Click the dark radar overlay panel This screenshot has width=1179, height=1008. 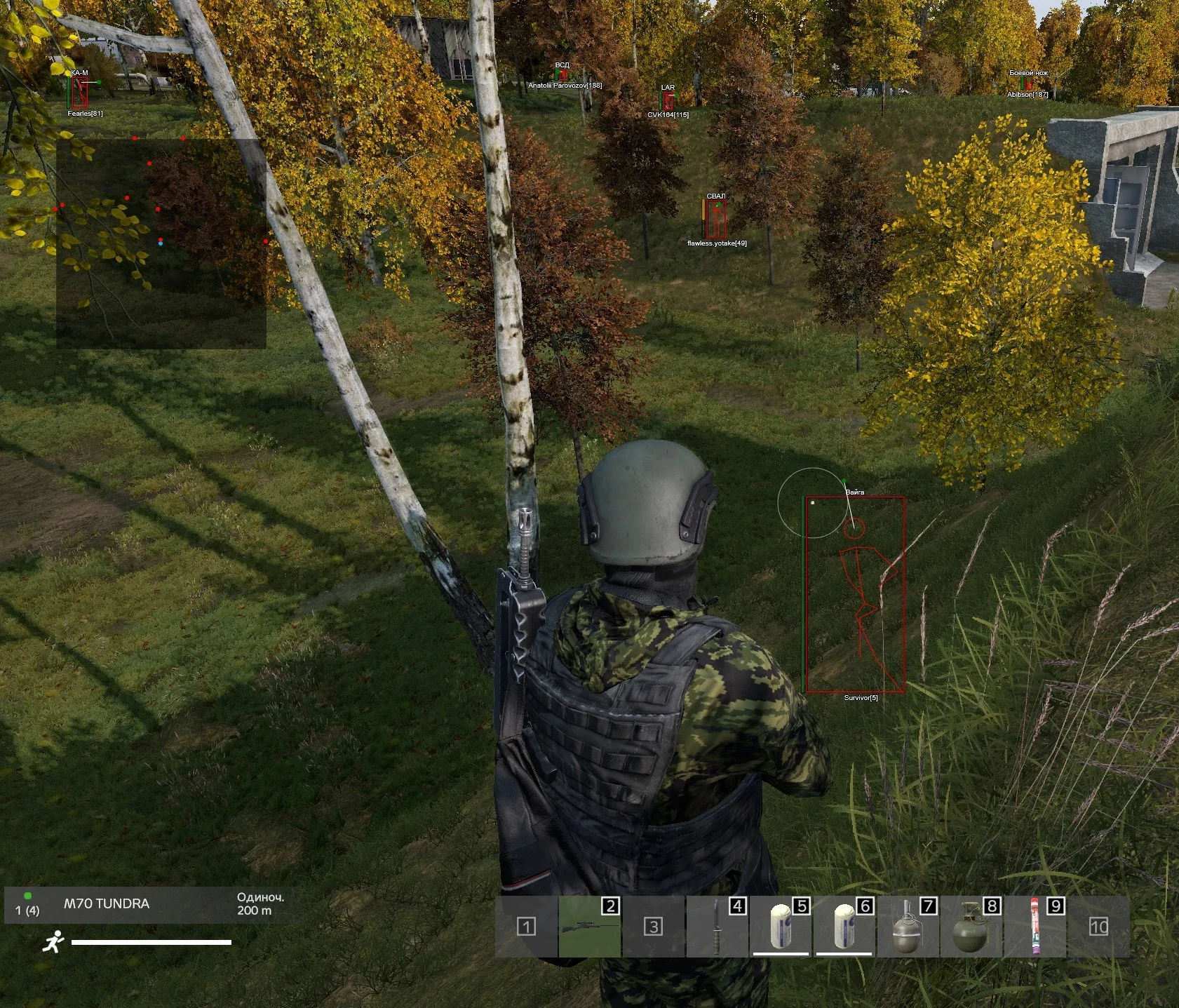pyautogui.click(x=161, y=243)
